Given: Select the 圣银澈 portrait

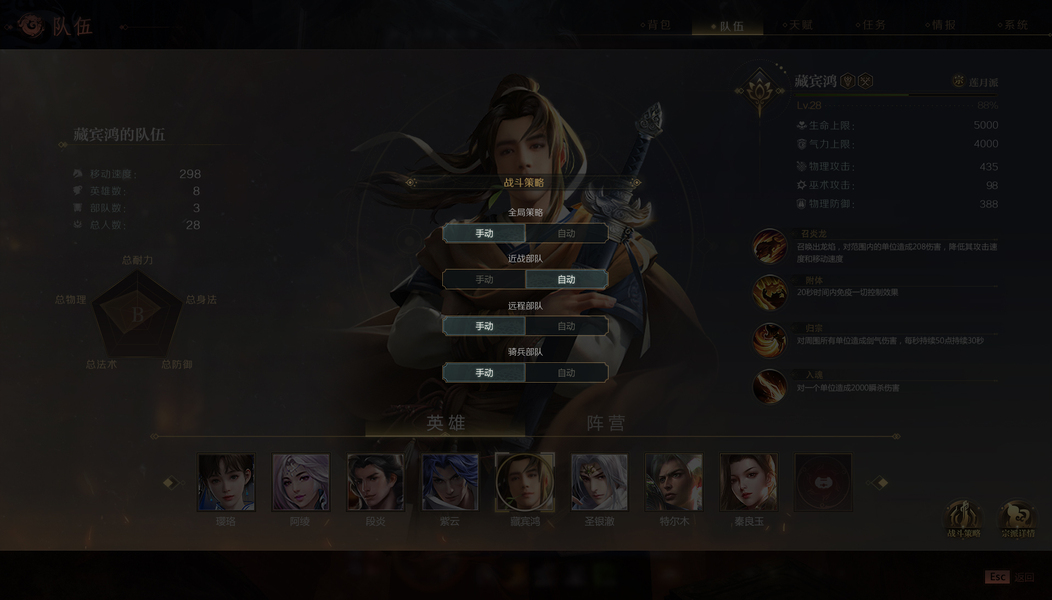Looking at the screenshot, I should pos(599,483).
